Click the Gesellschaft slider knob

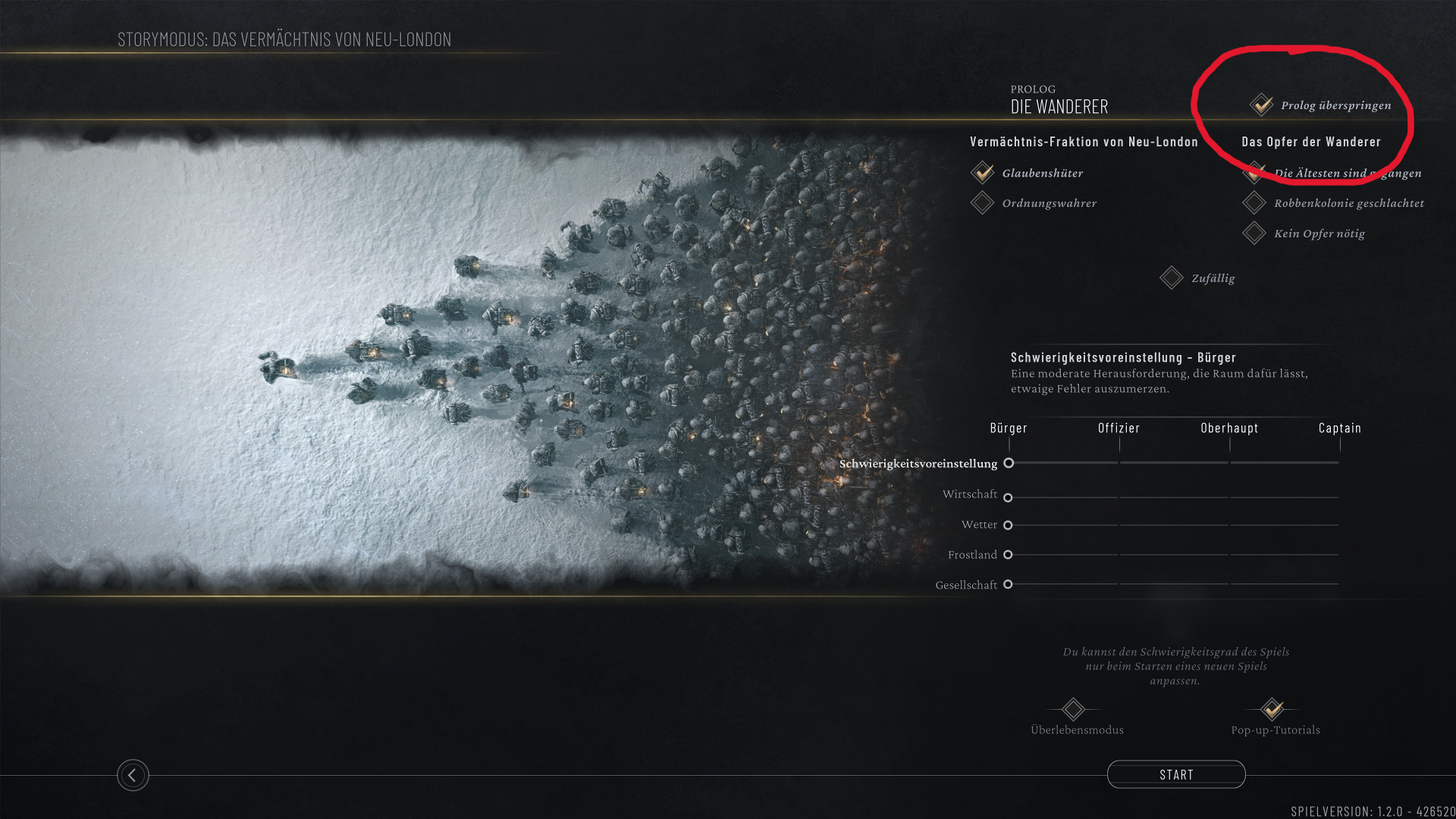1008,585
